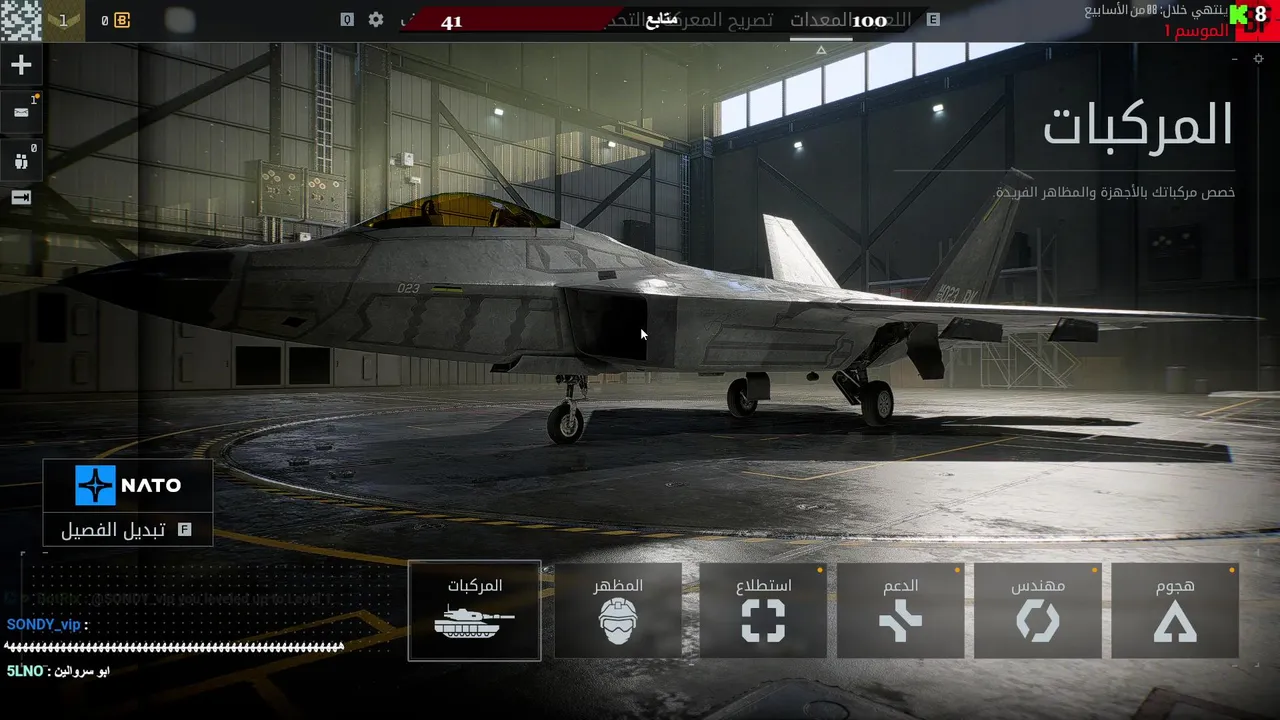The height and width of the screenshot is (720, 1280).
Task: Show the friends list icon
Action: pyautogui.click(x=21, y=160)
